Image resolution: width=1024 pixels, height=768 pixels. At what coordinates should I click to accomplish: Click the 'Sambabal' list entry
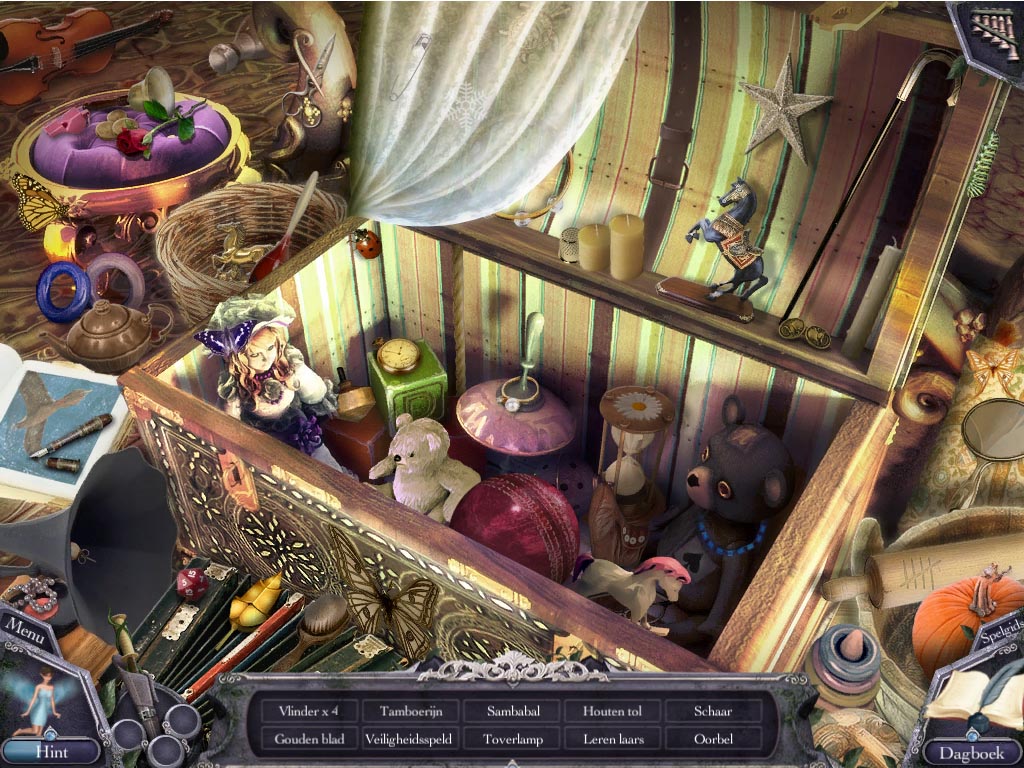click(513, 712)
